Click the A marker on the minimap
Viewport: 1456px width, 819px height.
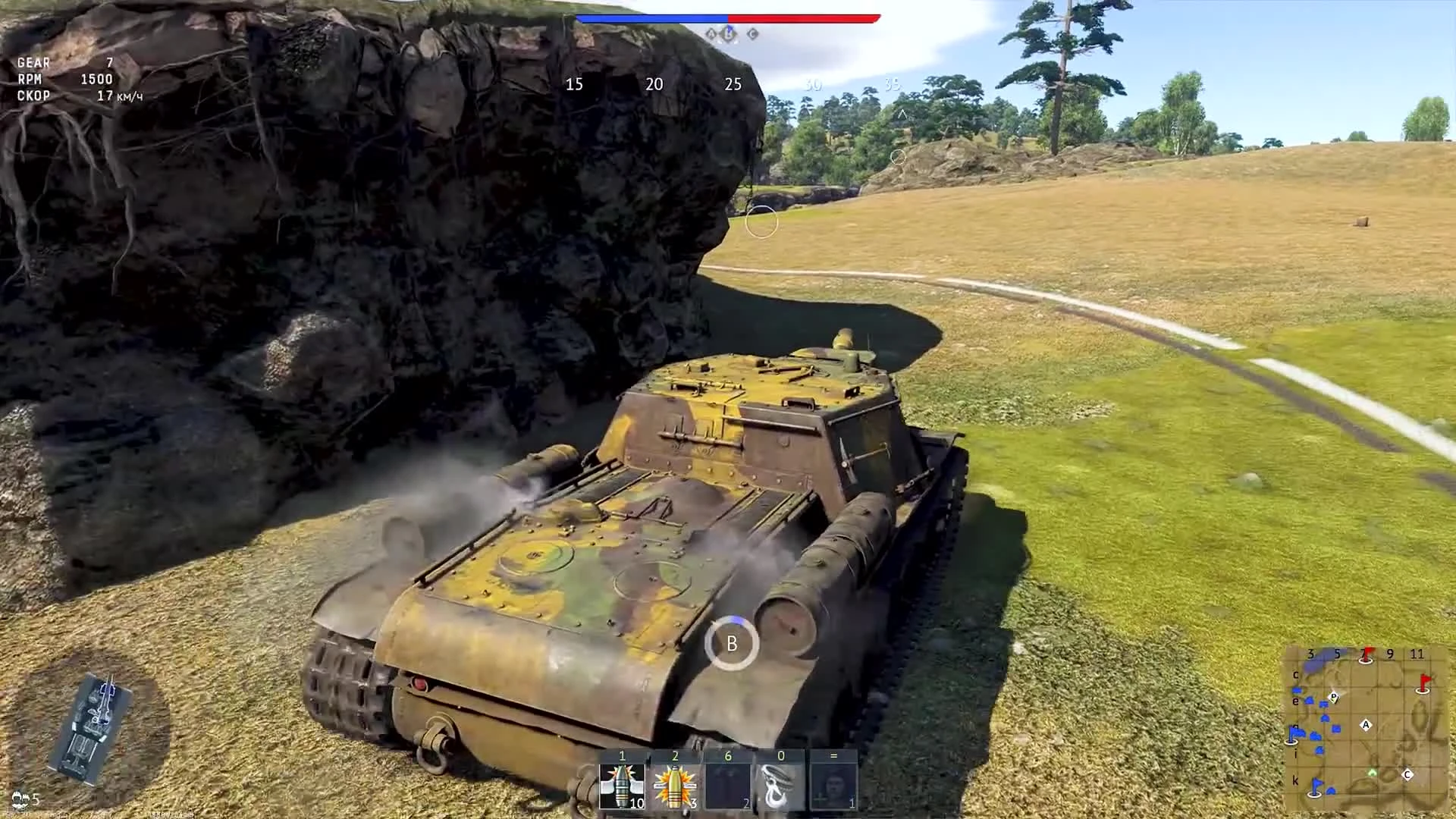pyautogui.click(x=1366, y=725)
